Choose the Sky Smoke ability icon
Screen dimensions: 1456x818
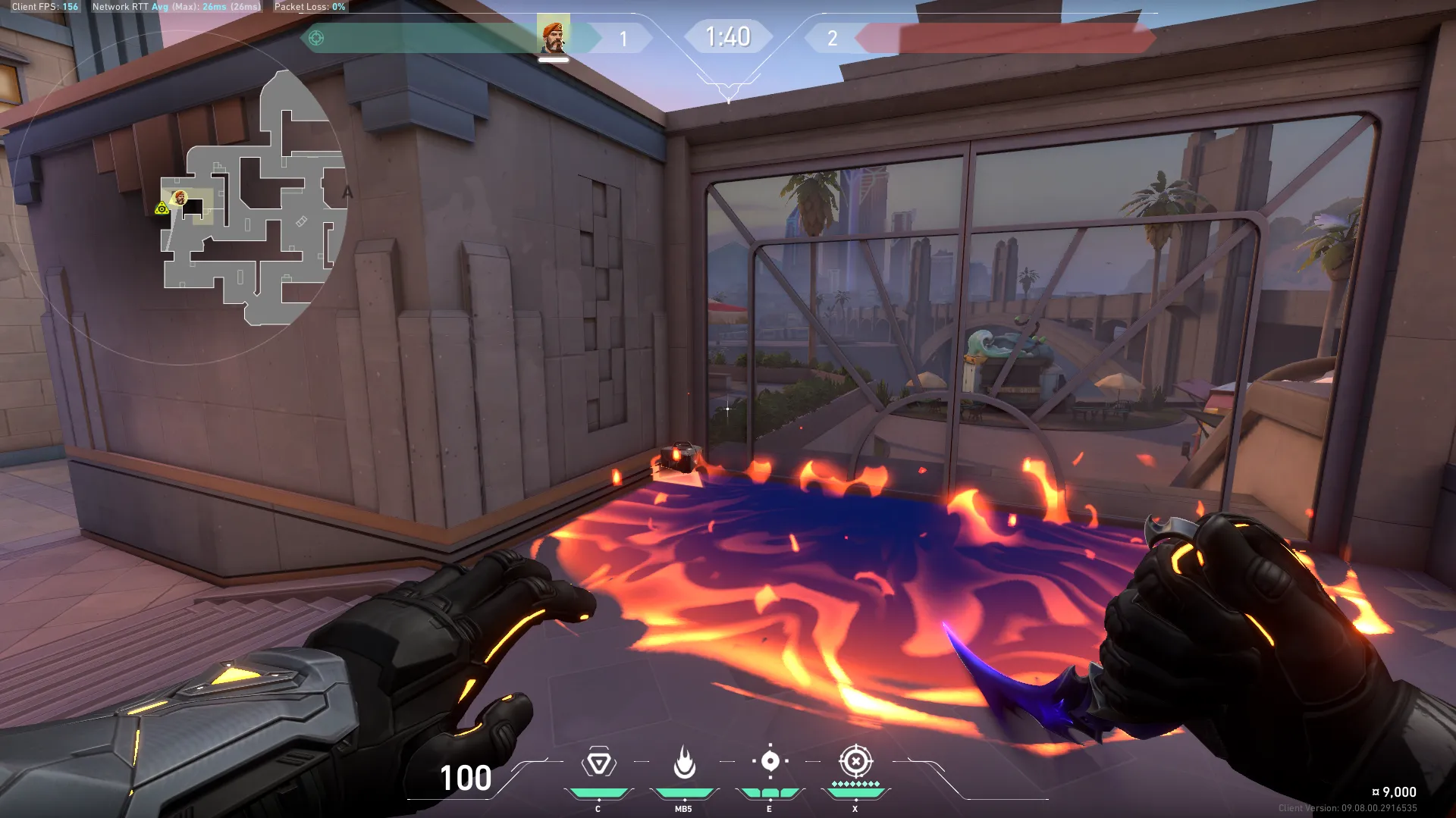pyautogui.click(x=770, y=761)
